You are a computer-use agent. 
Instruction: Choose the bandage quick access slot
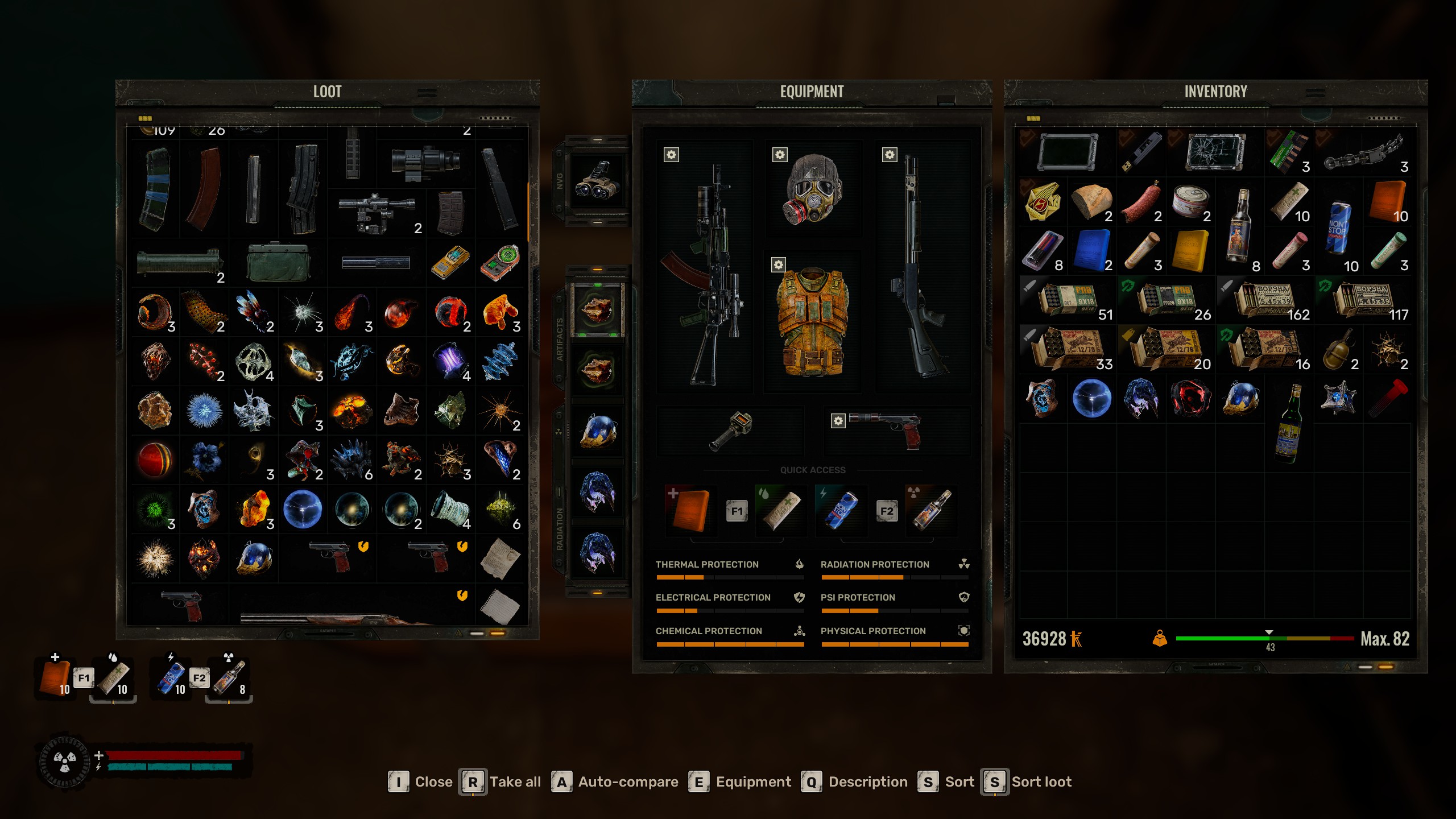781,510
